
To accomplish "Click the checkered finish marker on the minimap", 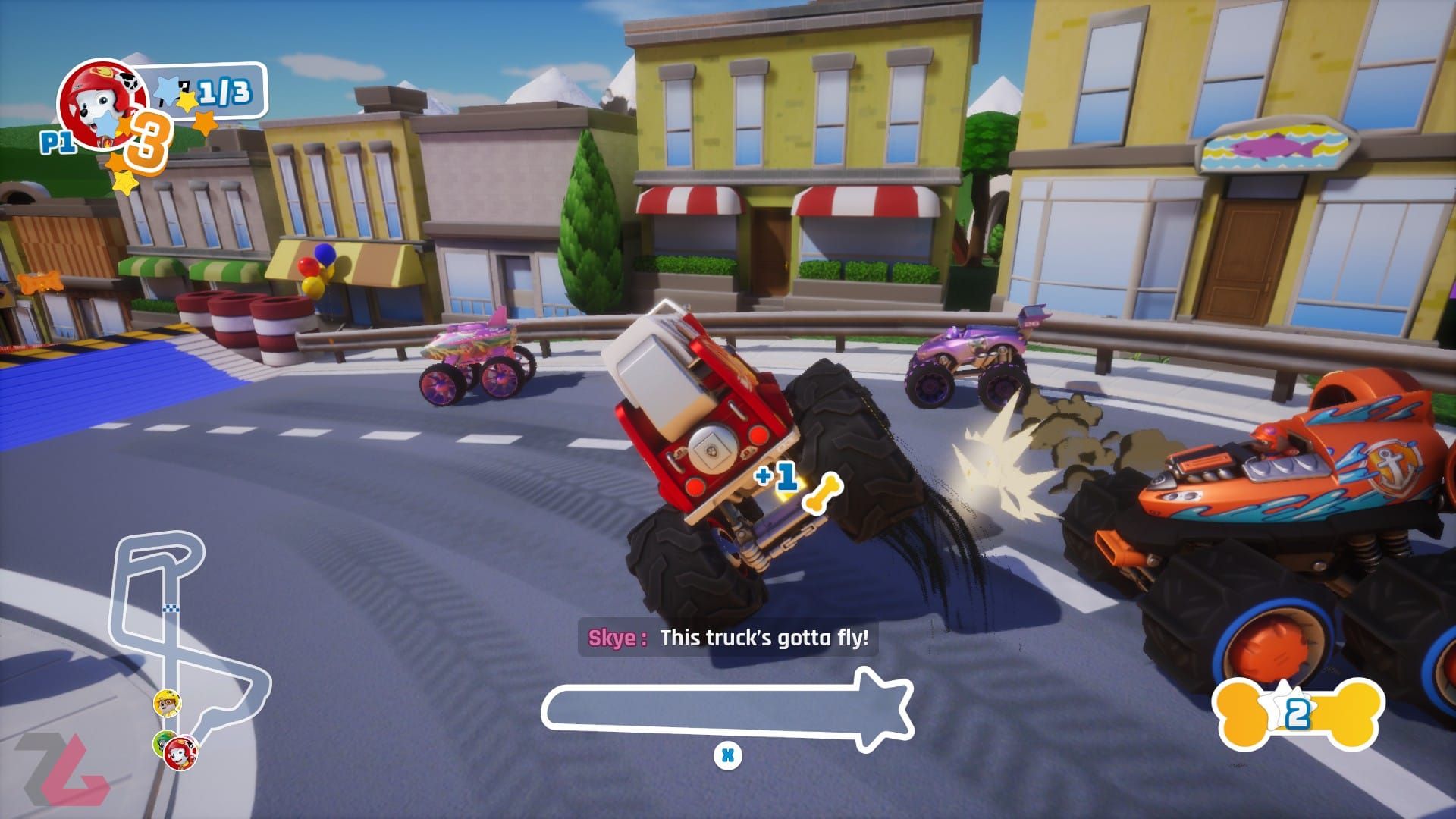I will [x=170, y=609].
